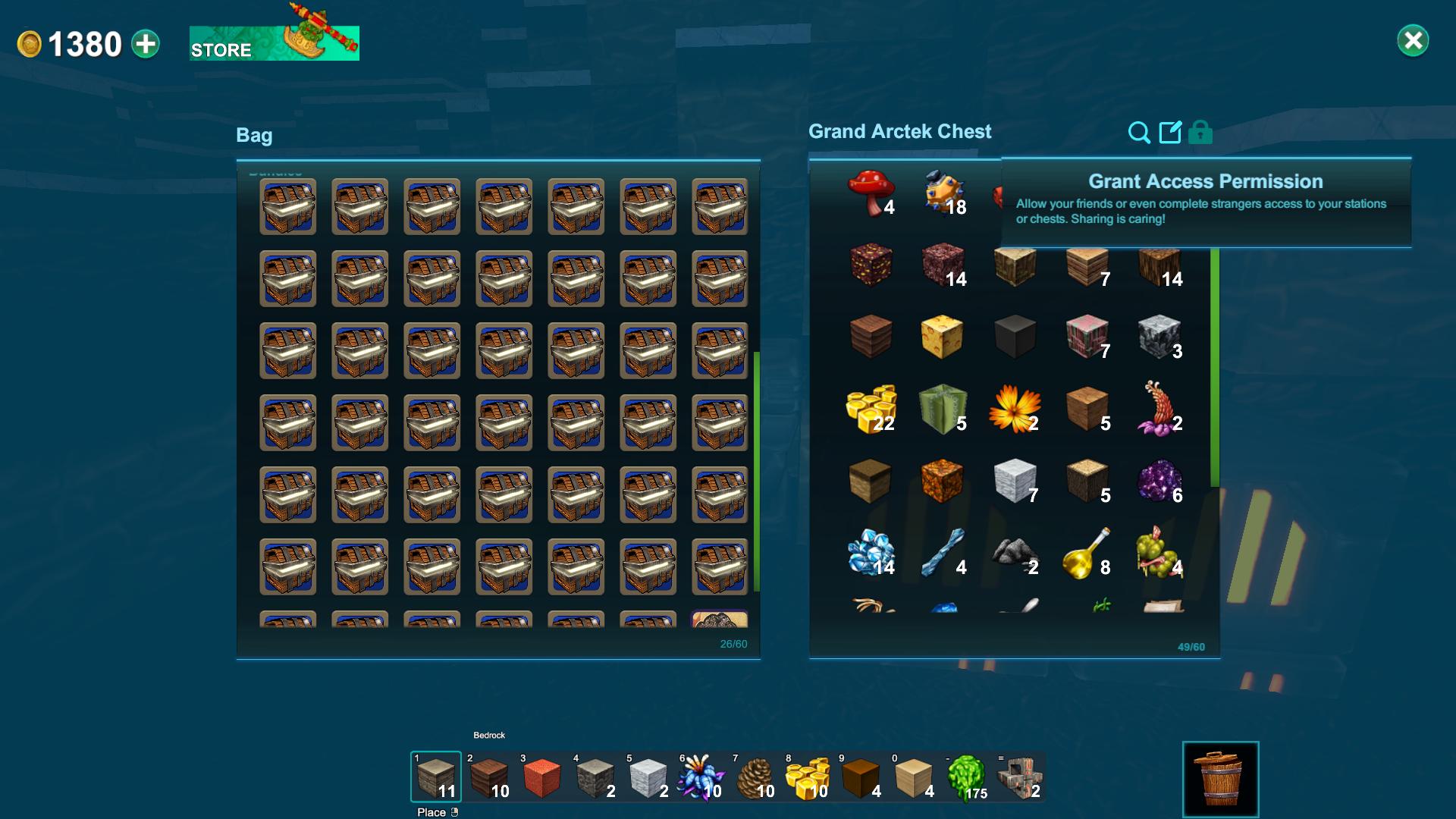Select Bedrock in hotbar slot 1
Screen dimensions: 1456x819
(x=435, y=777)
